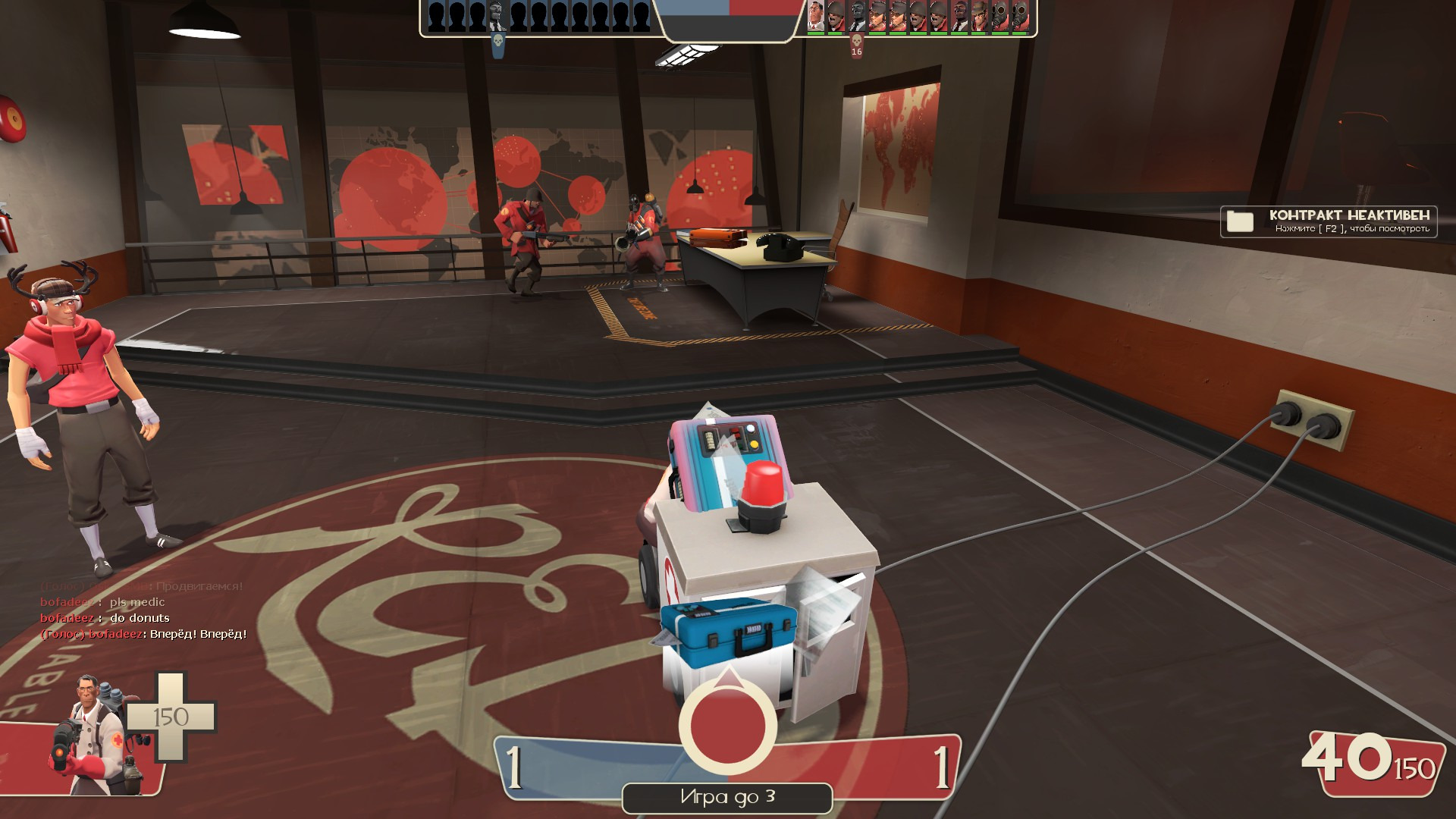This screenshot has height=819, width=1456.
Task: Click the contract folder icon
Action: 1240,221
